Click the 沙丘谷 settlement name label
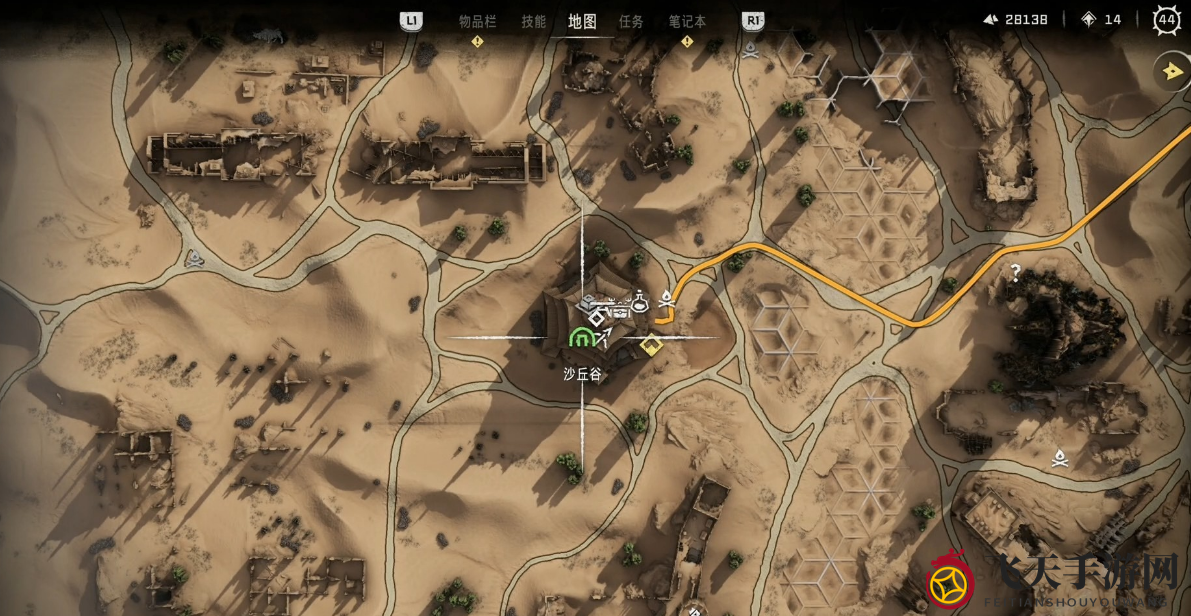Viewport: 1191px width, 616px height. click(x=582, y=374)
